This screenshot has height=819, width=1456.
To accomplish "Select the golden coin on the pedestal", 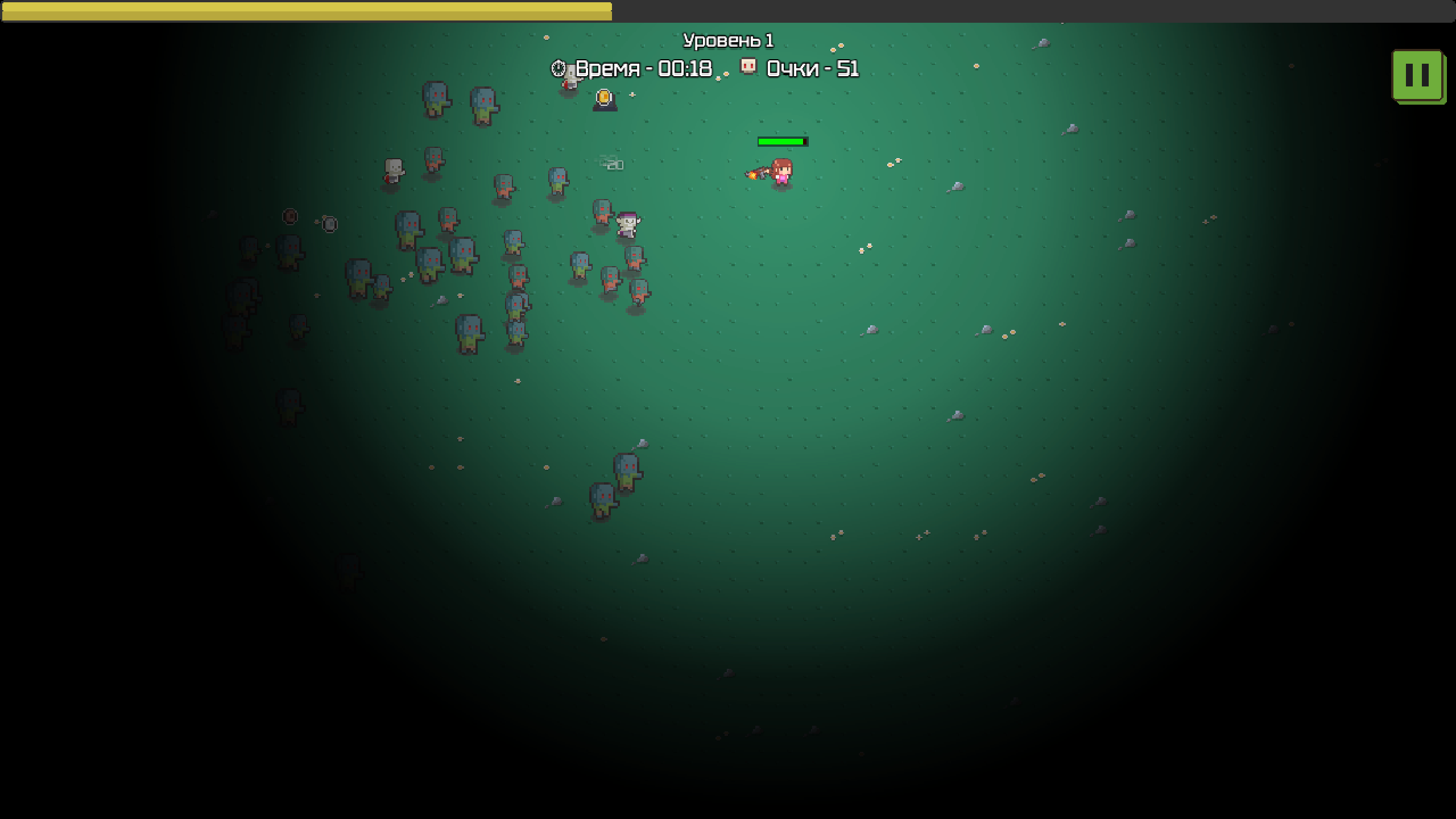I will coord(603,98).
